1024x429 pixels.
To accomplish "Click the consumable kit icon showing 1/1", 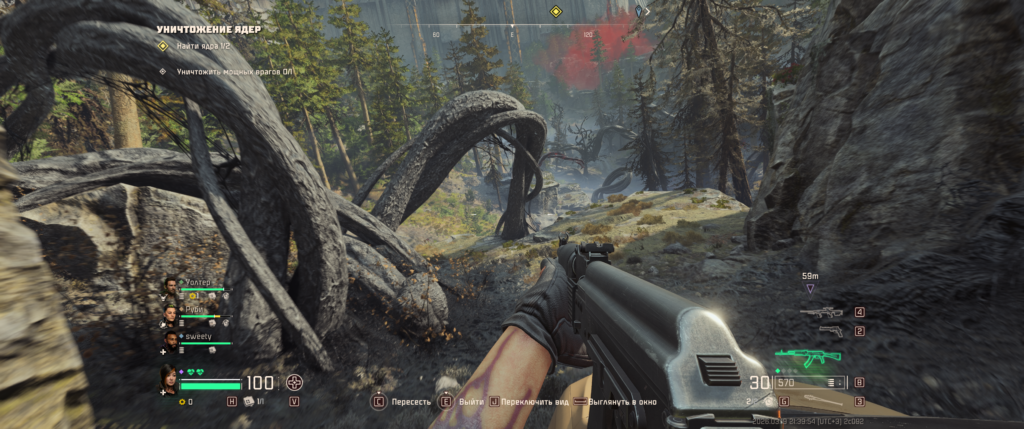I will pyautogui.click(x=247, y=401).
